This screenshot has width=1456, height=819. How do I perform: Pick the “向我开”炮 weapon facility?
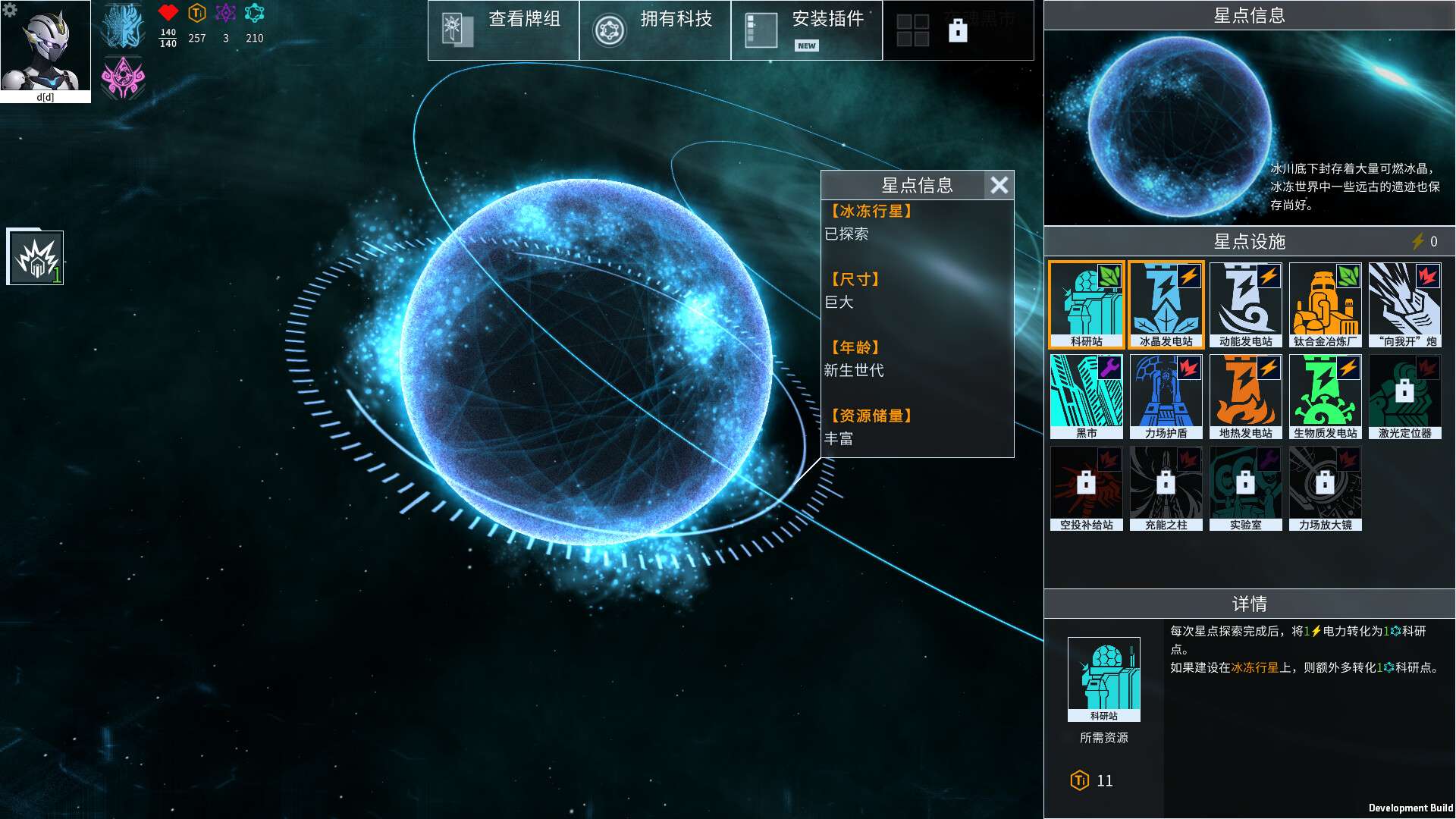[1404, 303]
